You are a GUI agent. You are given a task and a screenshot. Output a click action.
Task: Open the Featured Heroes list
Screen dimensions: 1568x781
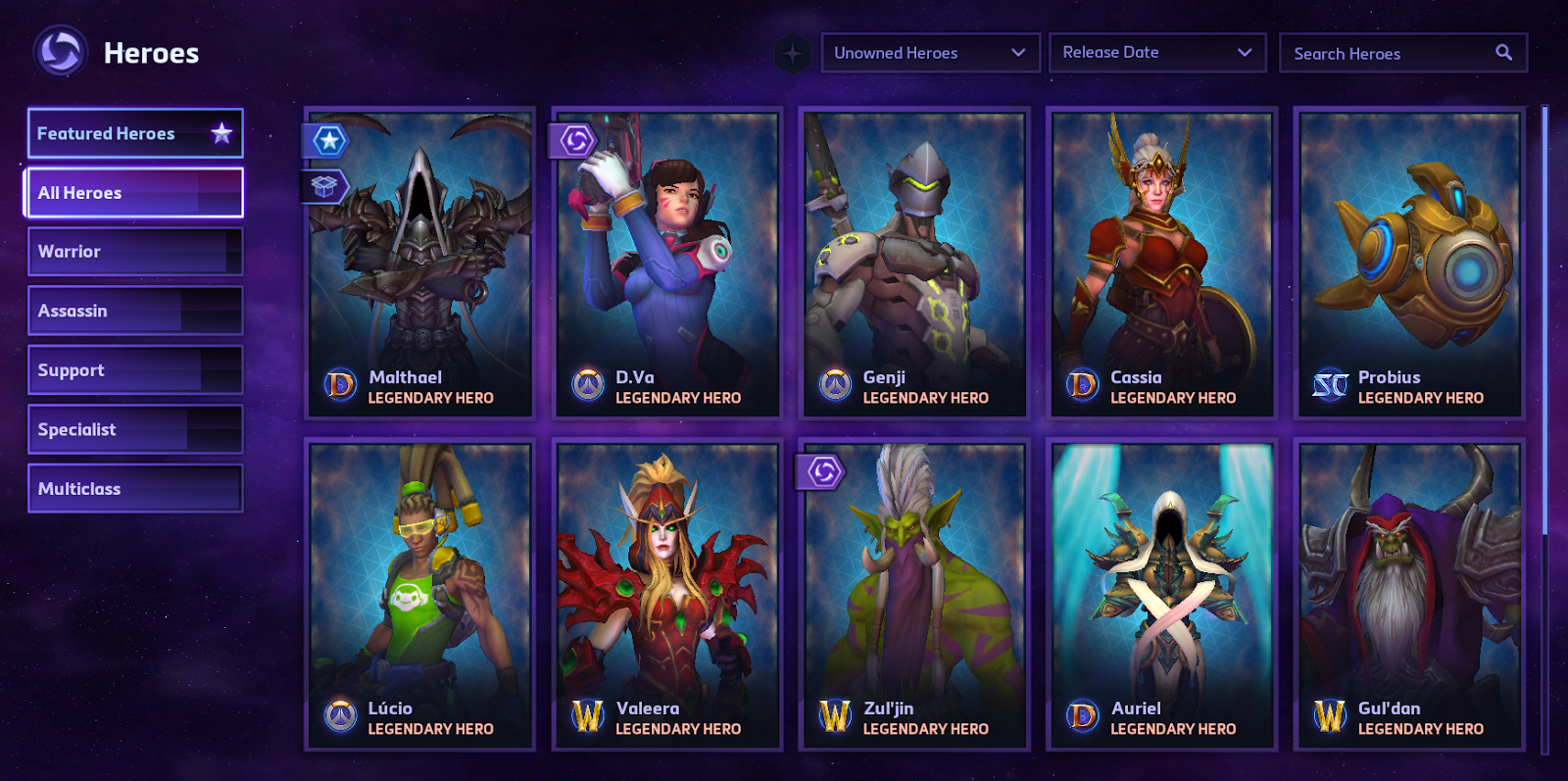click(134, 133)
